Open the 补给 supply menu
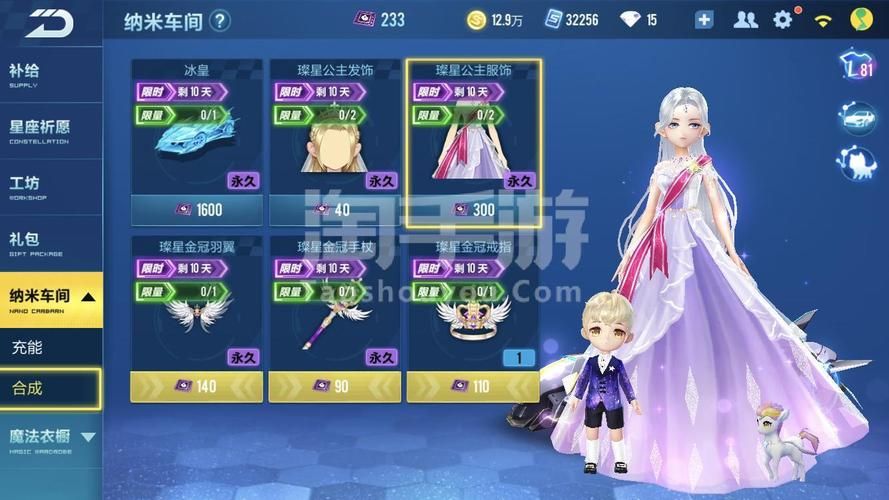Viewport: 889px width, 500px height. (x=50, y=76)
